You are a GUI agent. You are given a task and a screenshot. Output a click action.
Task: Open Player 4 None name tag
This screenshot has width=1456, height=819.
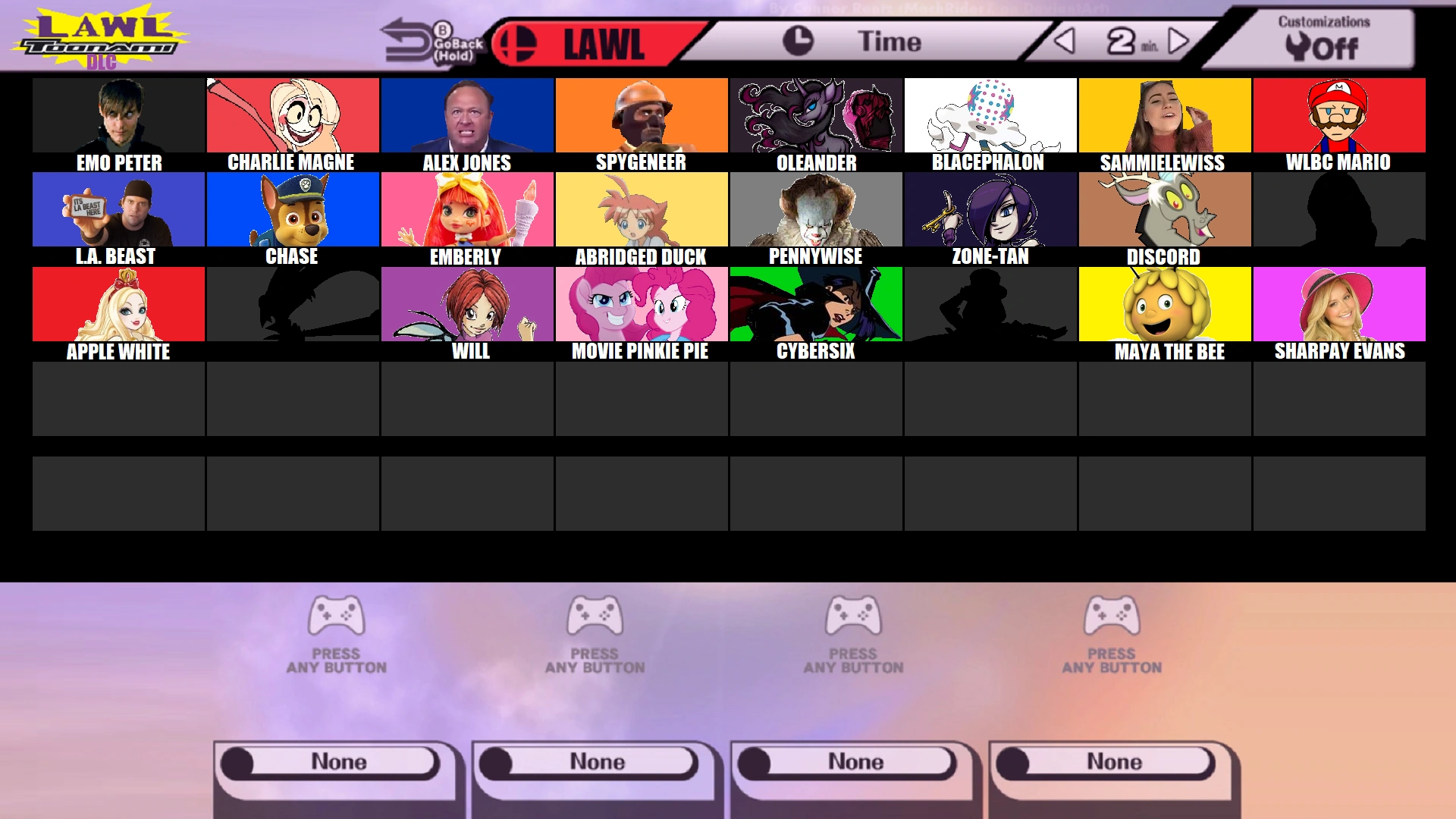(x=1112, y=761)
